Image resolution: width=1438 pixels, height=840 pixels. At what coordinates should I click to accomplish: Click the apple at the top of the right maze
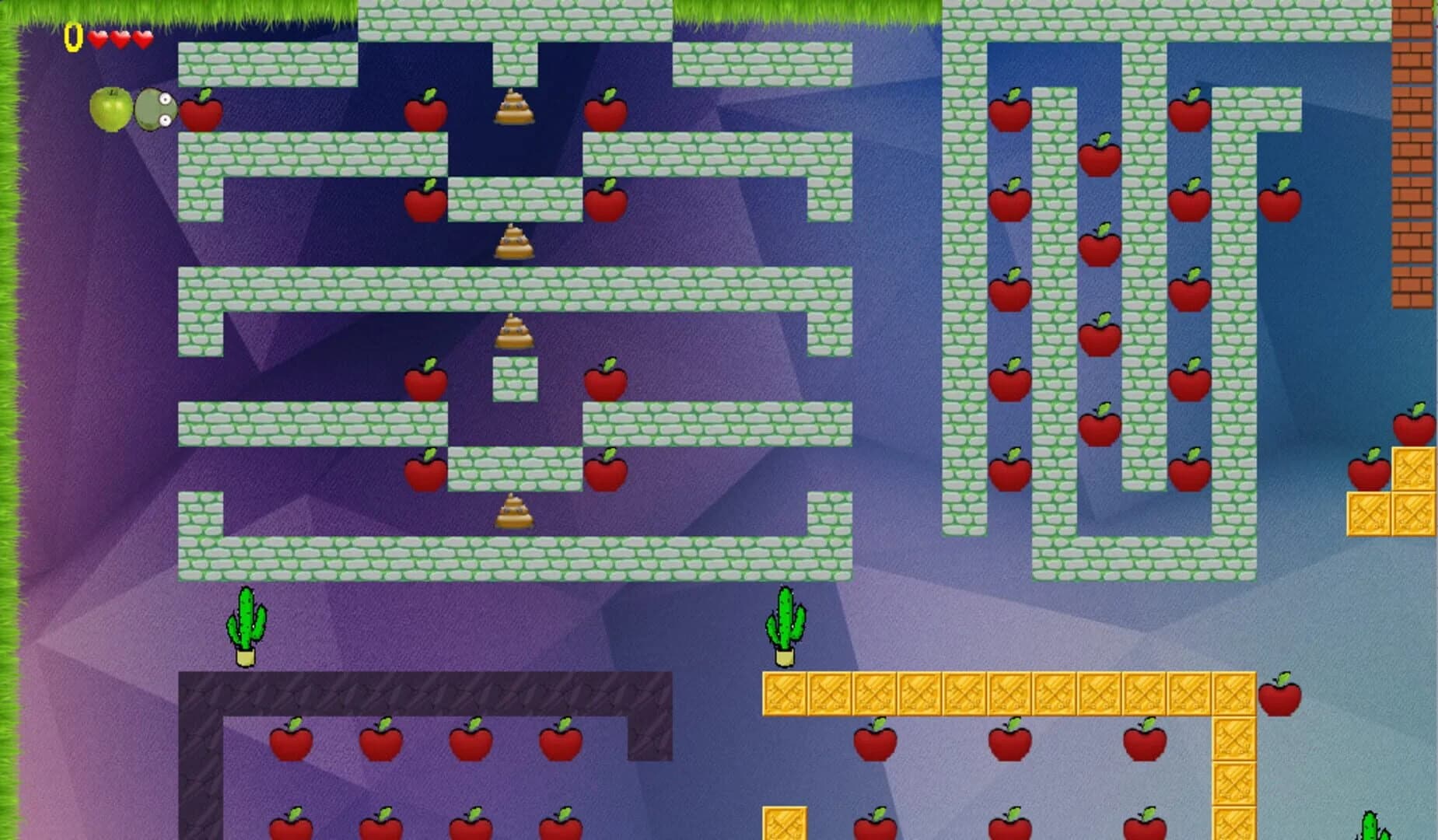pos(1009,113)
